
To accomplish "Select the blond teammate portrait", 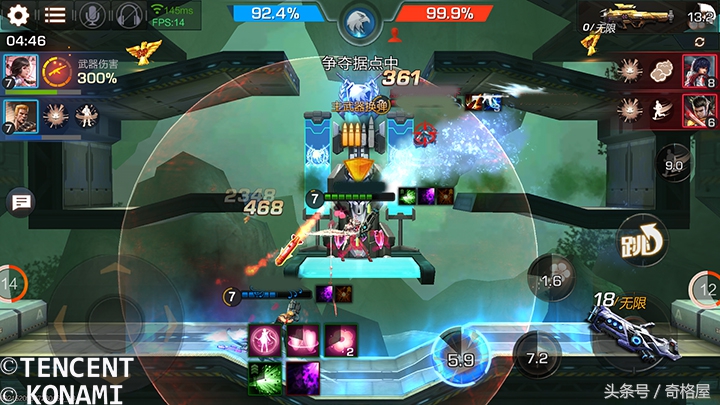I will 20,116.
